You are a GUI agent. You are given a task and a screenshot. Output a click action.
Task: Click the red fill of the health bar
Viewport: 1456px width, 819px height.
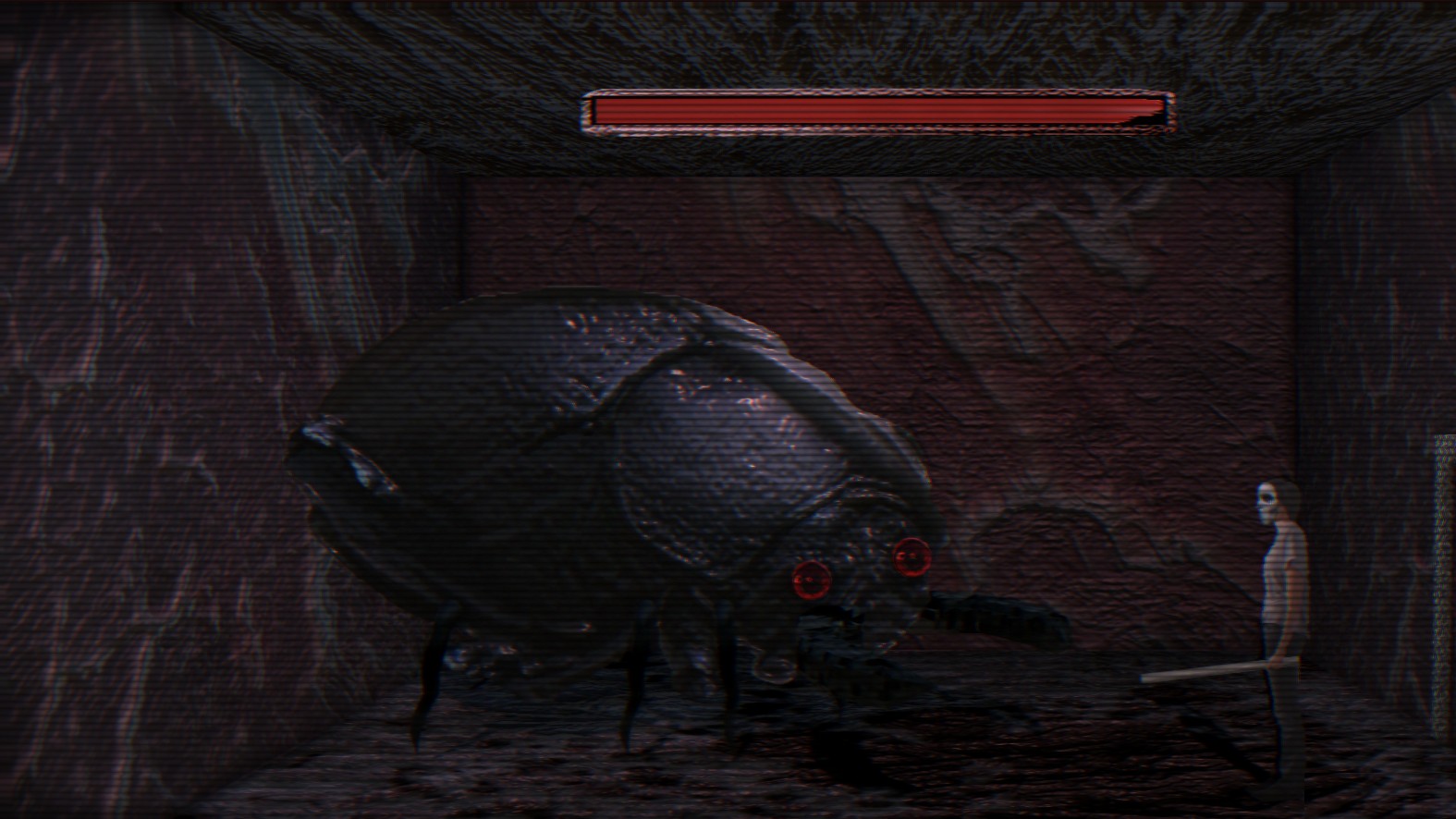pos(860,108)
